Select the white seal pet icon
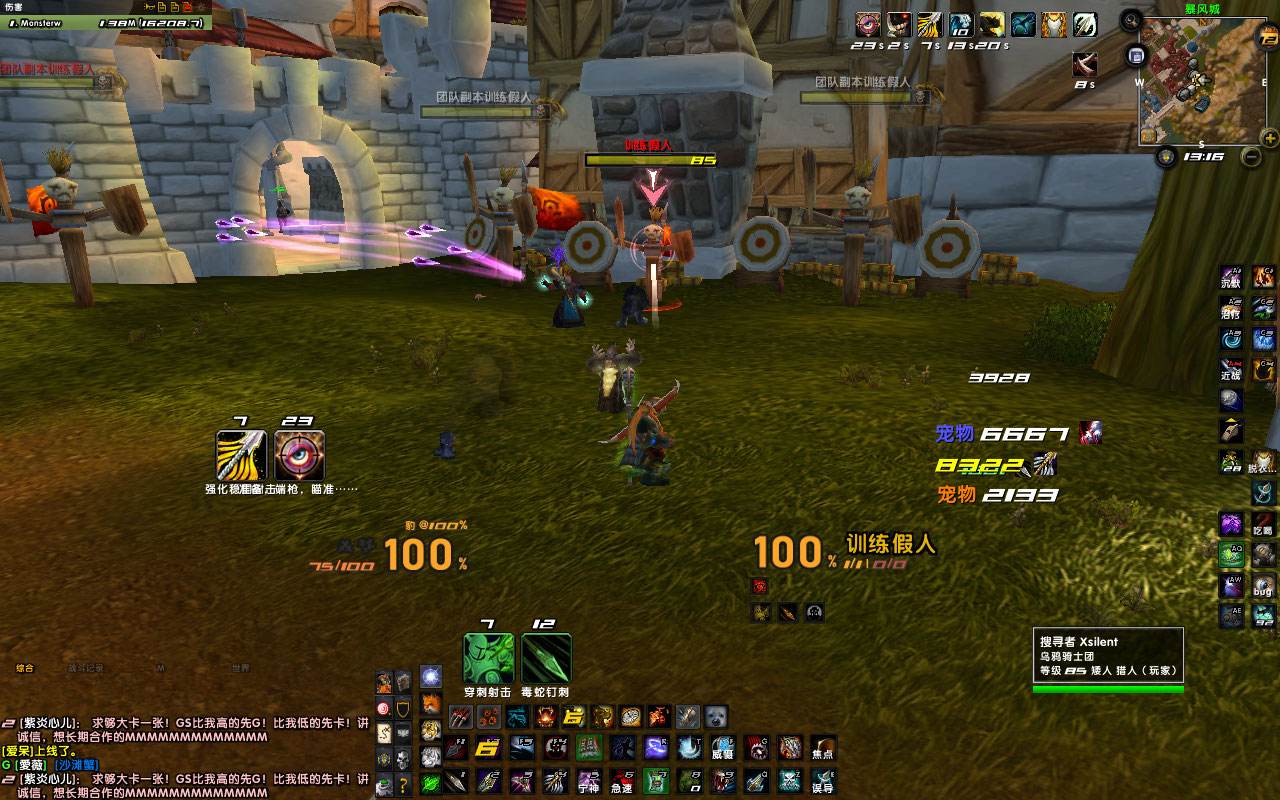This screenshot has width=1280, height=800. pos(716,716)
